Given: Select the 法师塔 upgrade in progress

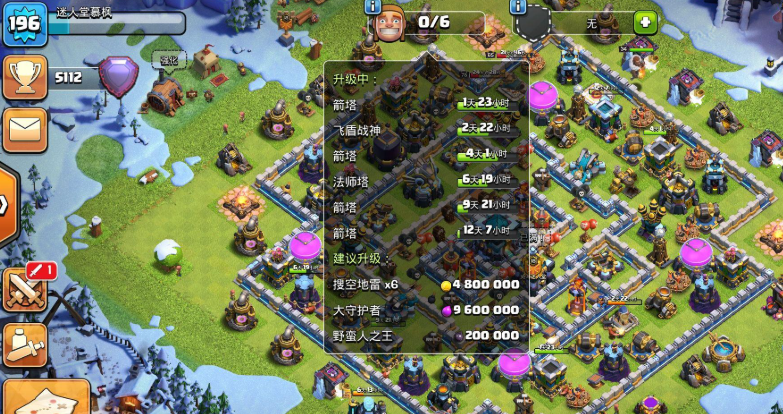Looking at the screenshot, I should [x=426, y=180].
